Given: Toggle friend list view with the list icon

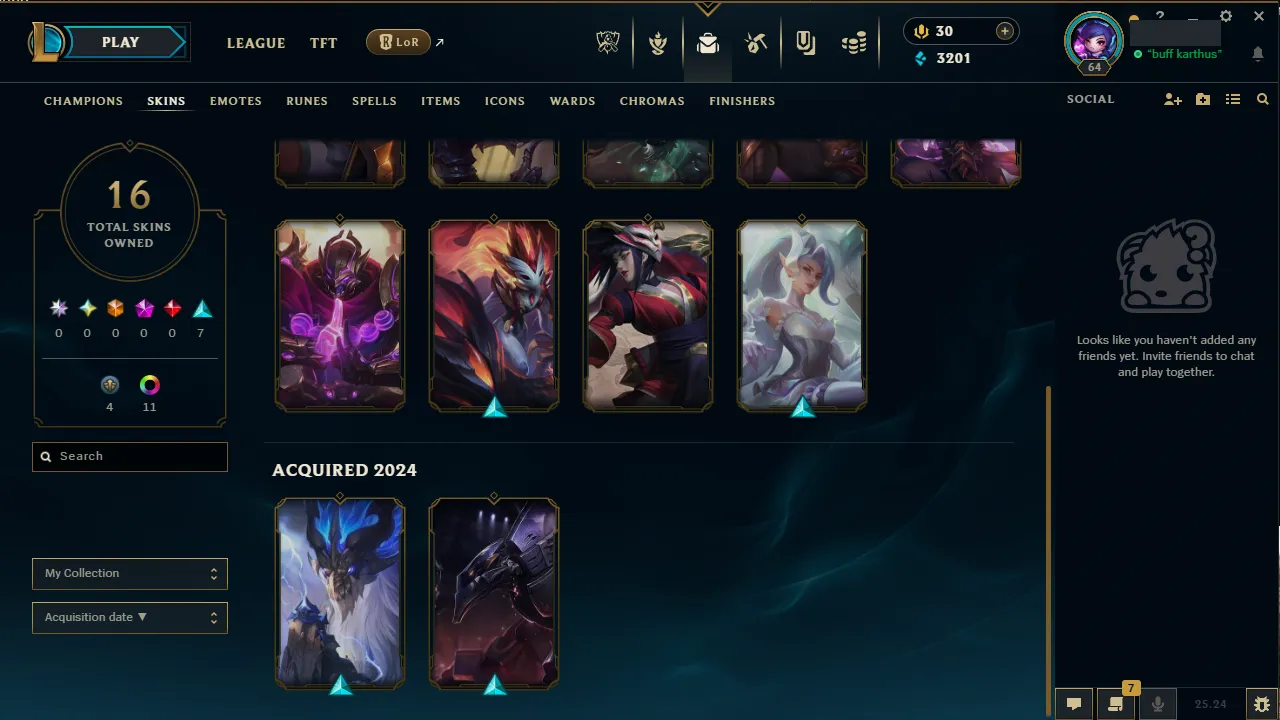Looking at the screenshot, I should click(1233, 99).
